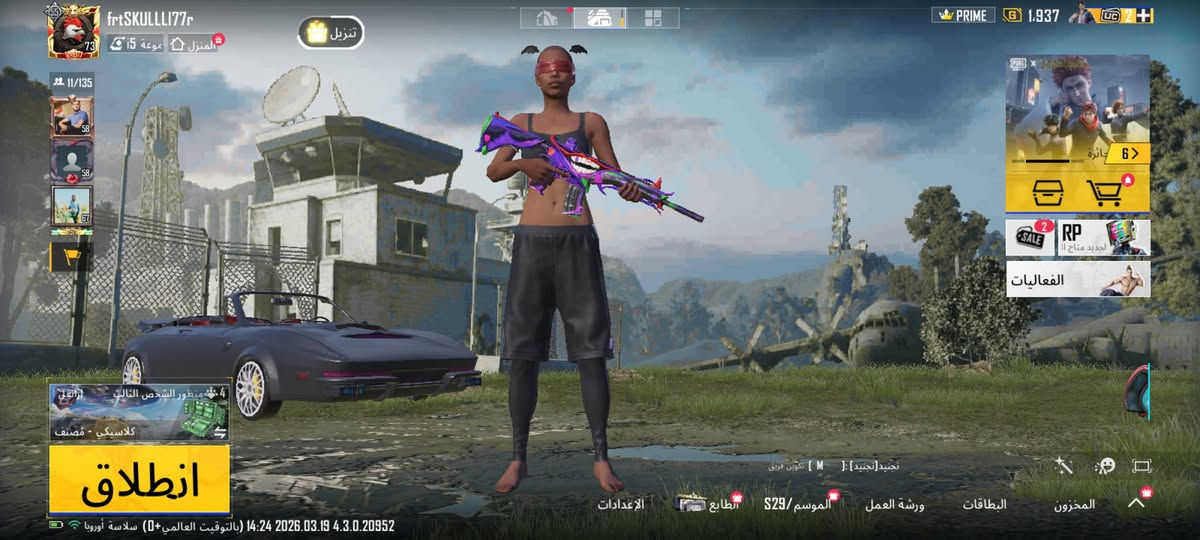Open the البطاقات cards menu
1200x540 pixels.
tap(985, 504)
